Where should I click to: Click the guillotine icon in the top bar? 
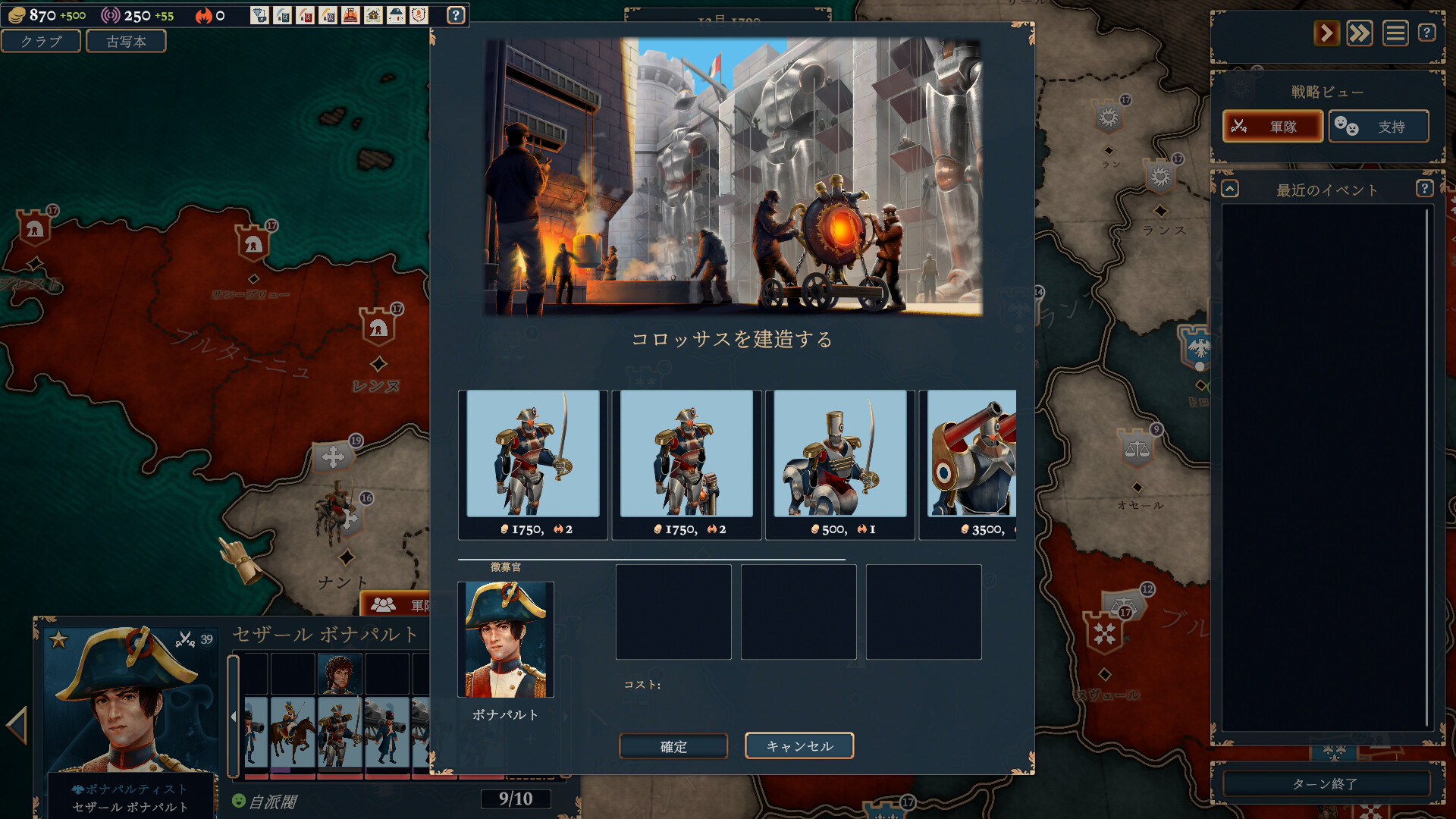click(x=350, y=15)
